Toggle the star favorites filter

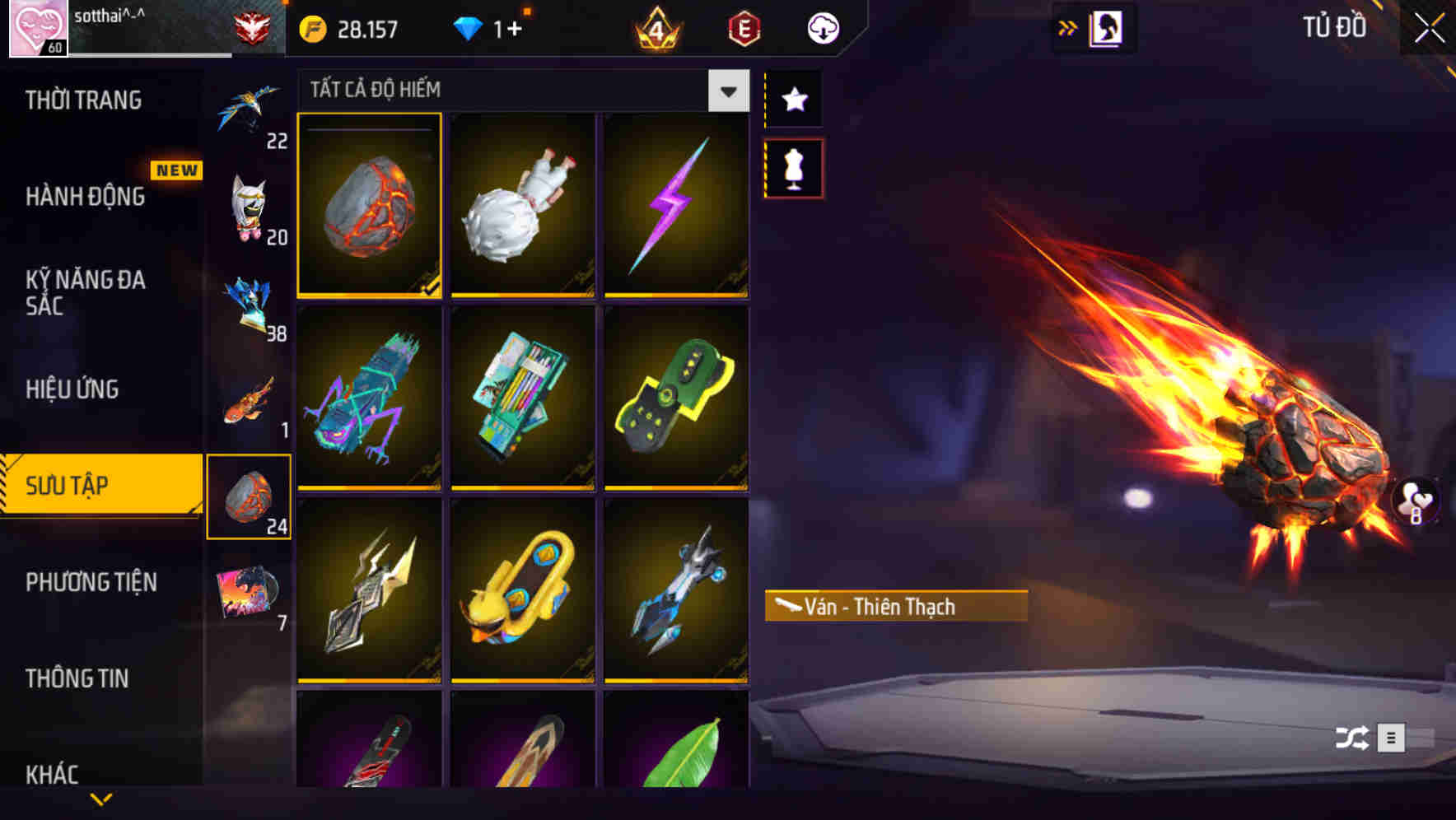(x=793, y=99)
